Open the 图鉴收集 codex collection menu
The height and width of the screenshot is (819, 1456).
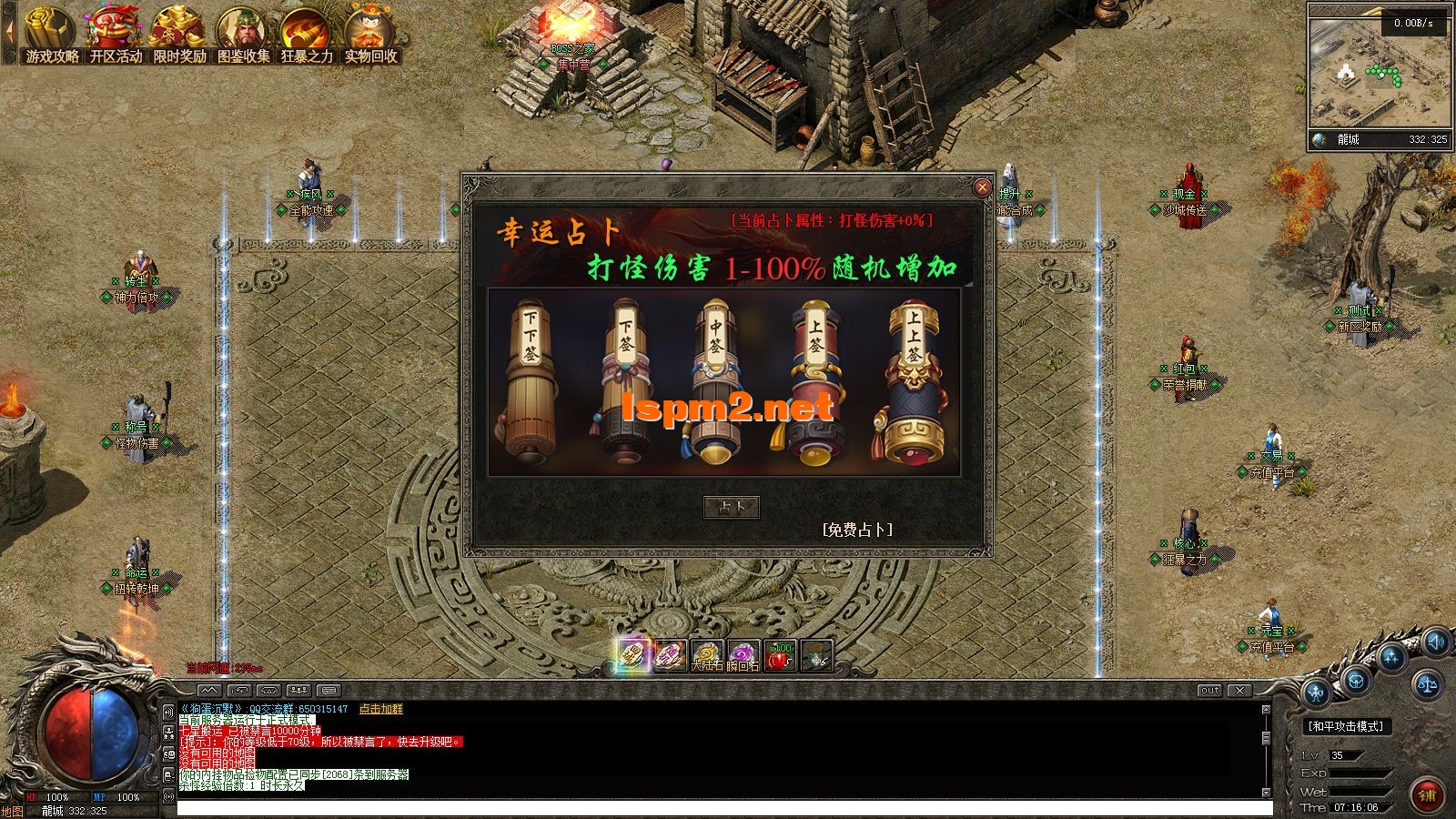(x=243, y=37)
